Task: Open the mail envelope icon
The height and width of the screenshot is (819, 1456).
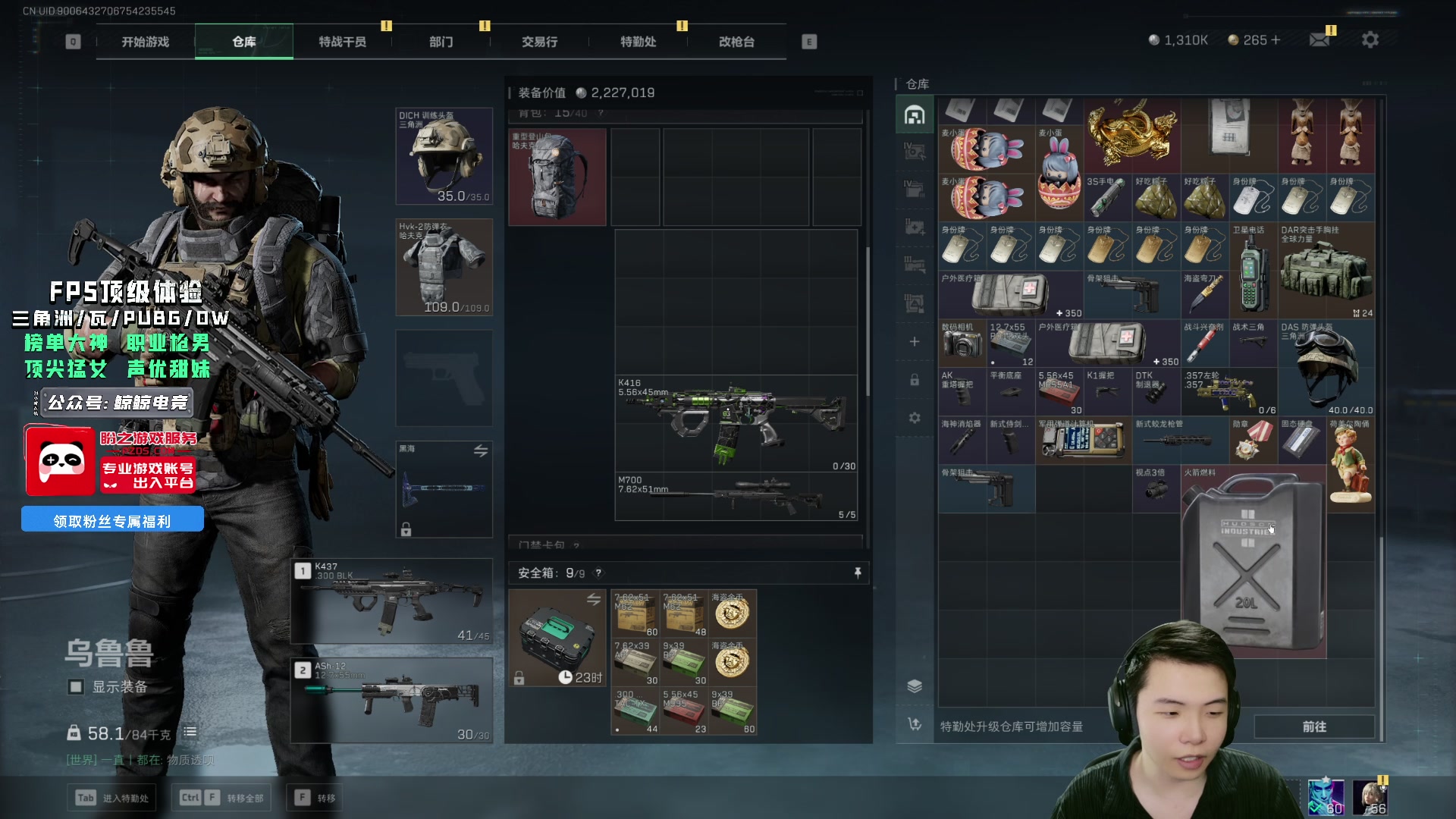Action: coord(1319,39)
